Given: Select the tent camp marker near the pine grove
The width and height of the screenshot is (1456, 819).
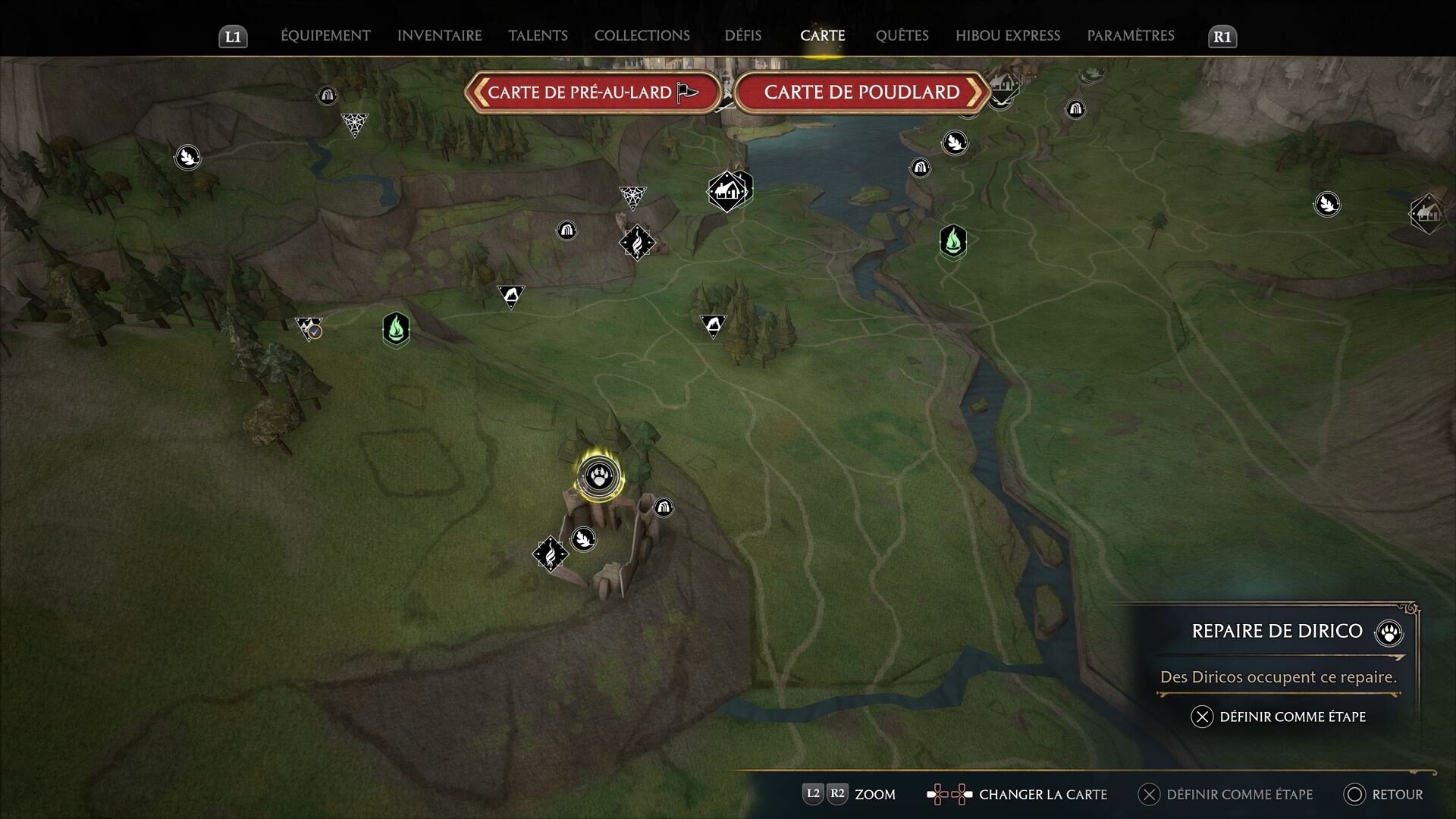Looking at the screenshot, I should (713, 325).
